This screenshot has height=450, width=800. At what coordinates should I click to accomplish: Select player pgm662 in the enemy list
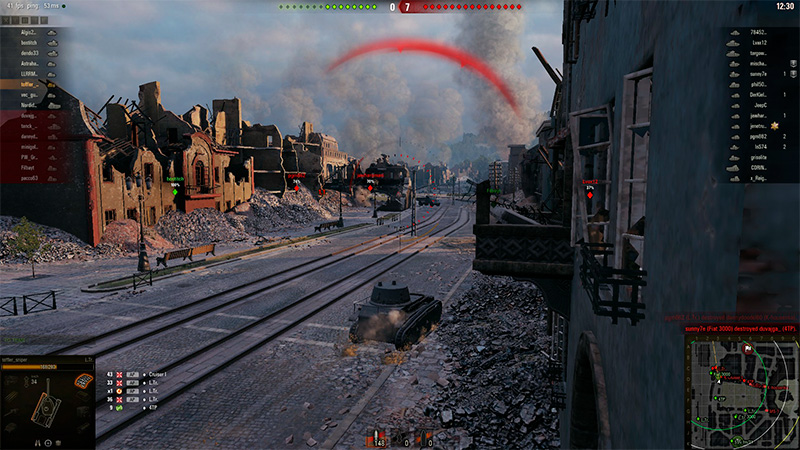pyautogui.click(x=758, y=136)
